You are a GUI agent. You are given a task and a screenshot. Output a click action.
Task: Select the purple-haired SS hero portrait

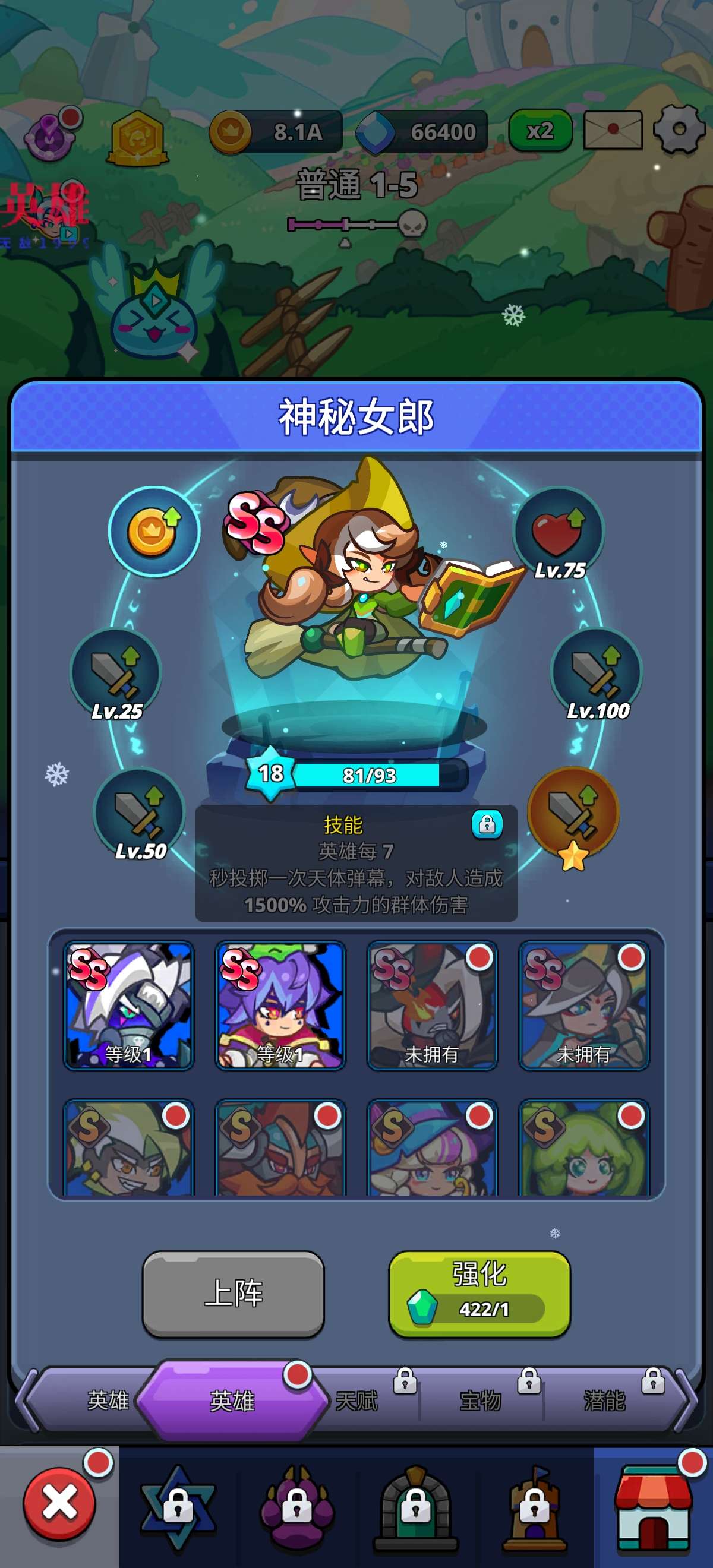click(280, 1005)
